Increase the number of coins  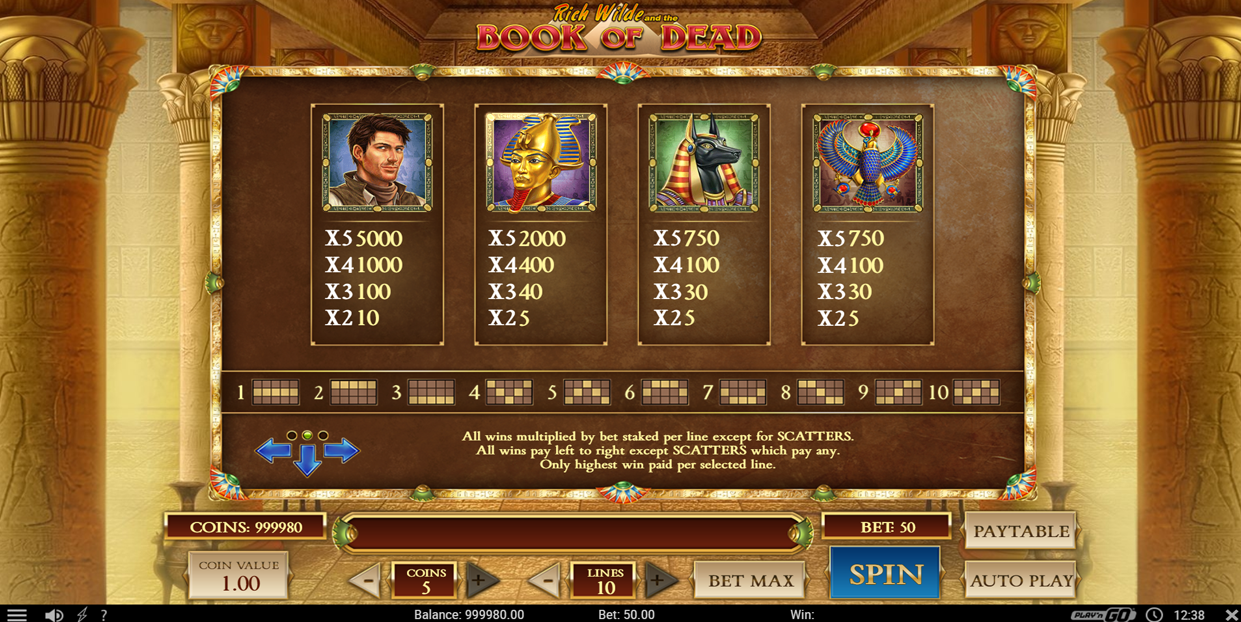click(480, 580)
